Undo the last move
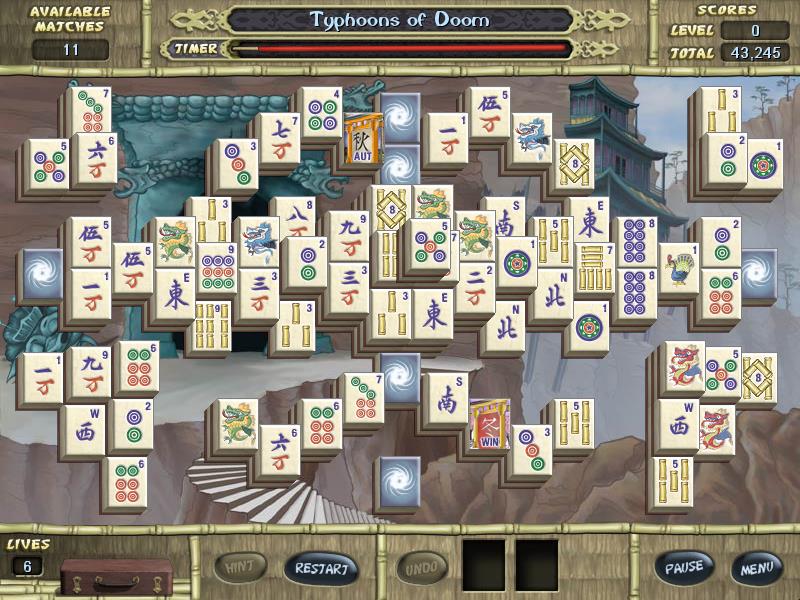The width and height of the screenshot is (800, 600). coord(422,568)
